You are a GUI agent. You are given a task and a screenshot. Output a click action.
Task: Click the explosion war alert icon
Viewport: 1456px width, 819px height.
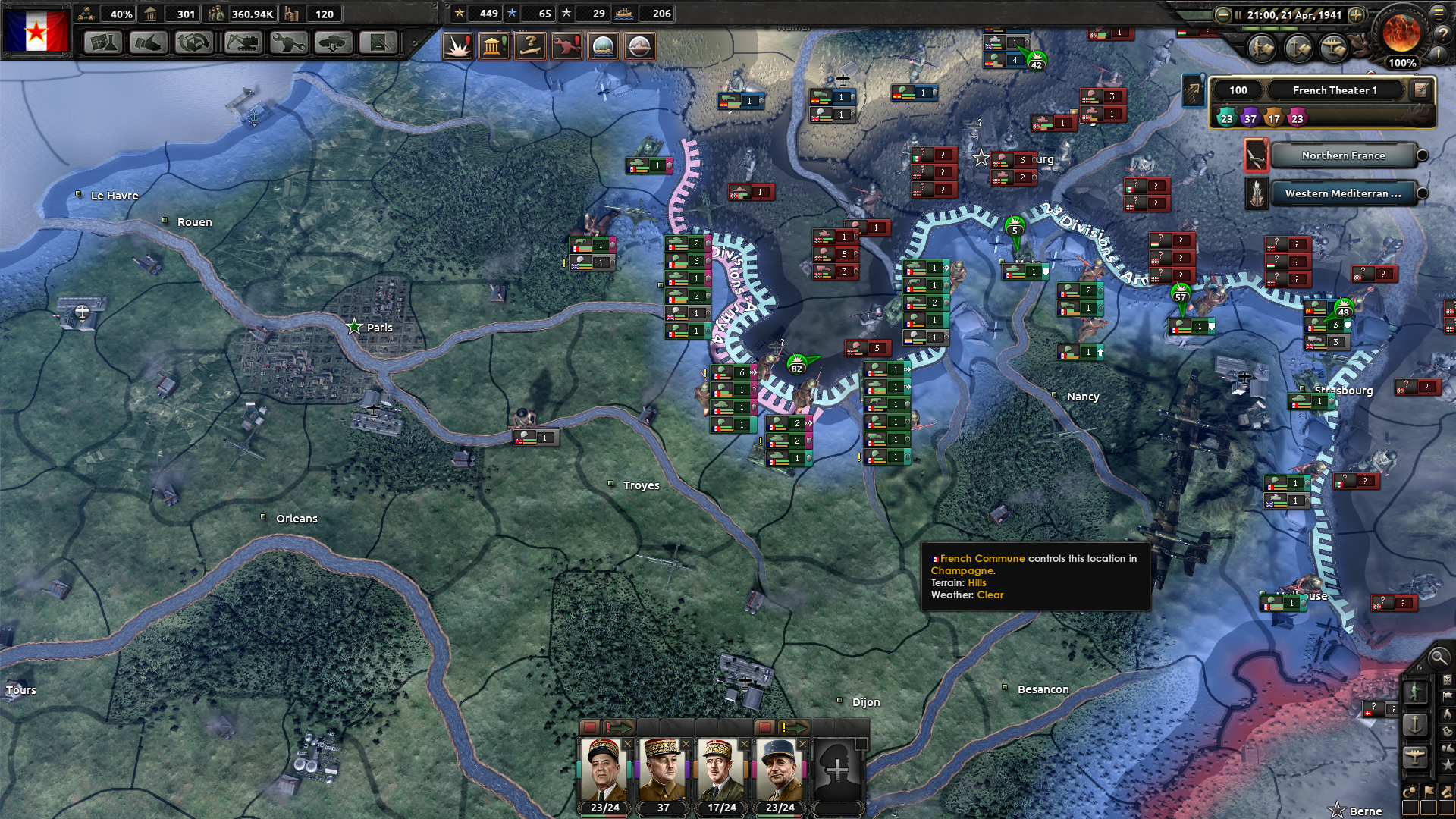tap(457, 46)
